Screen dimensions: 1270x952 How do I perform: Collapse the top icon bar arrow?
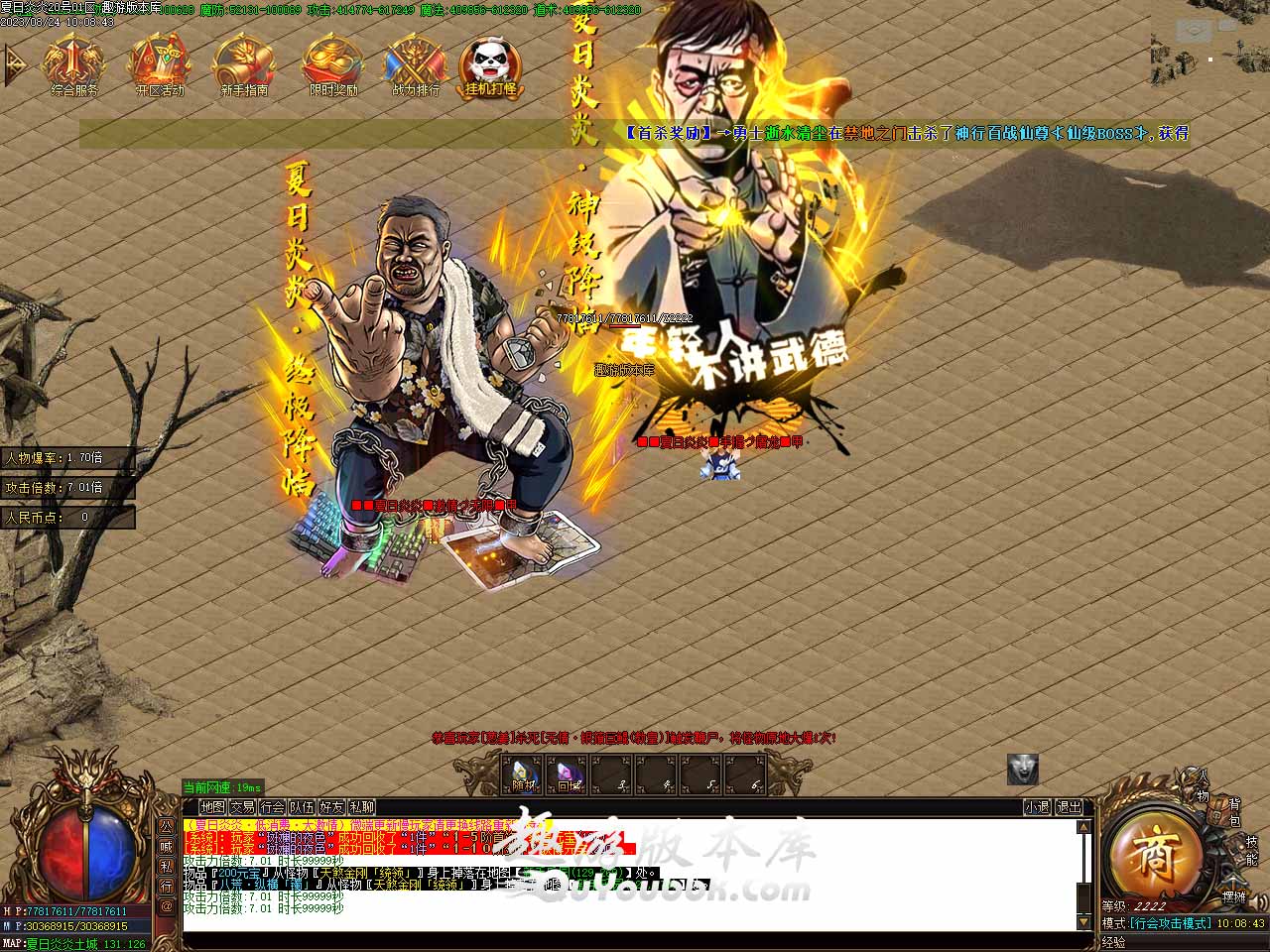tap(14, 65)
